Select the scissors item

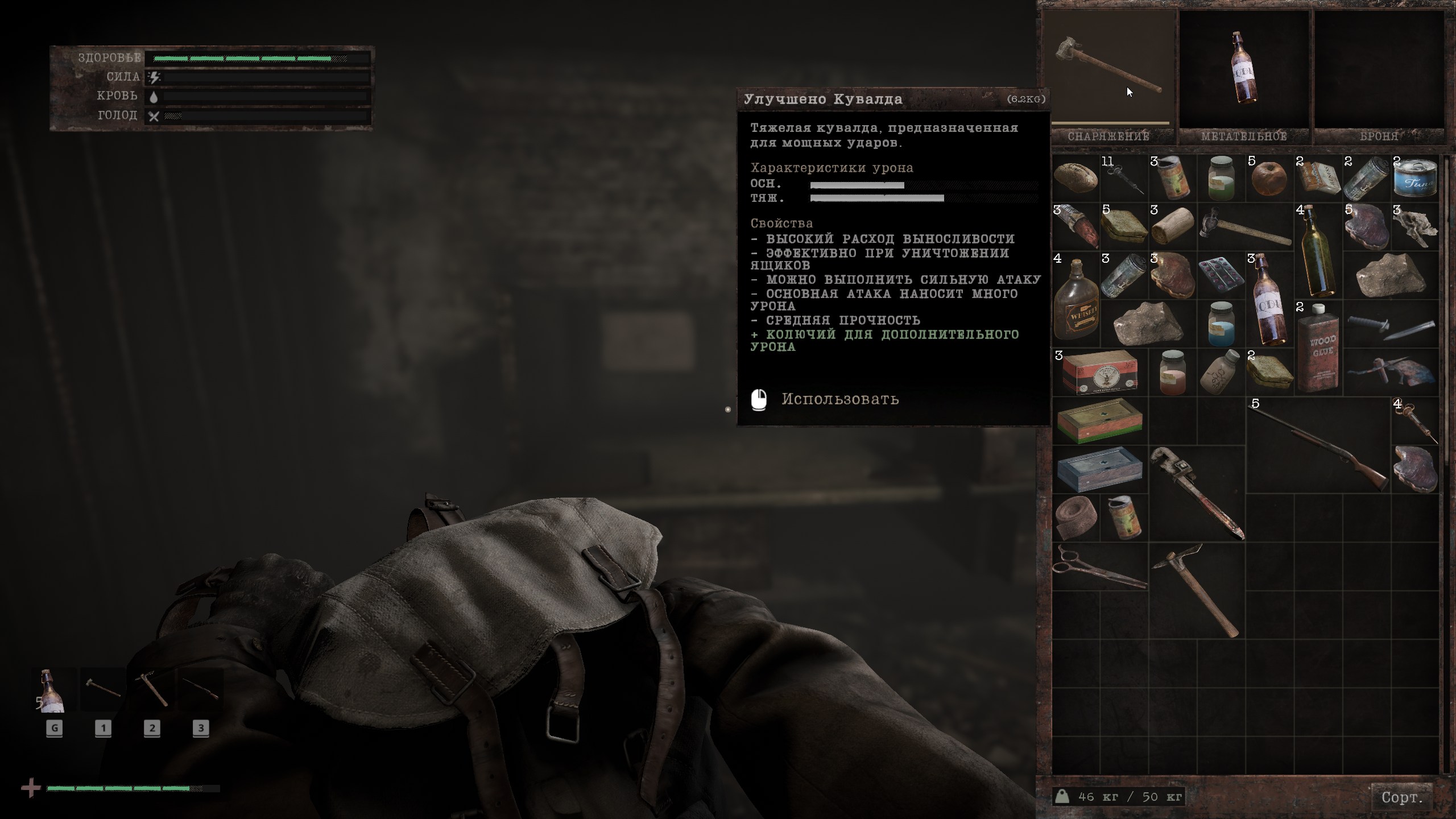click(x=1099, y=566)
